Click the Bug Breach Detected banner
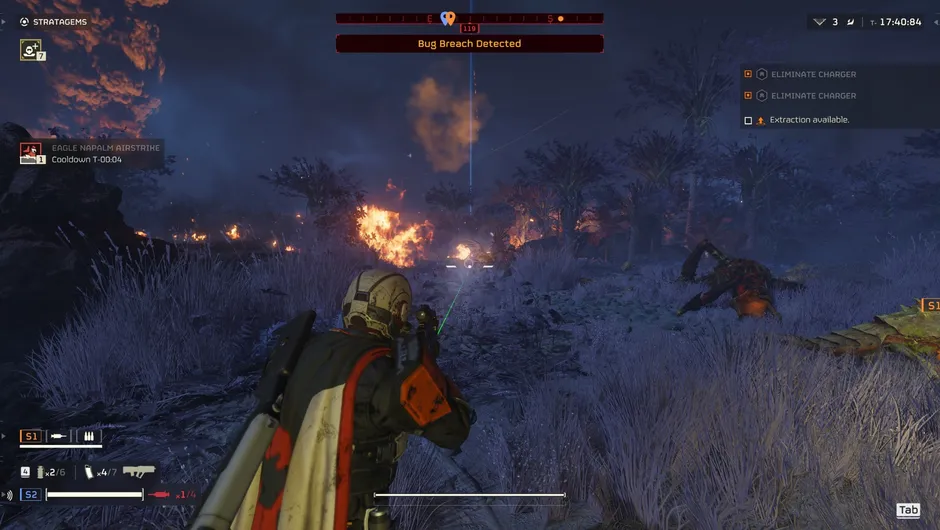 tap(469, 44)
